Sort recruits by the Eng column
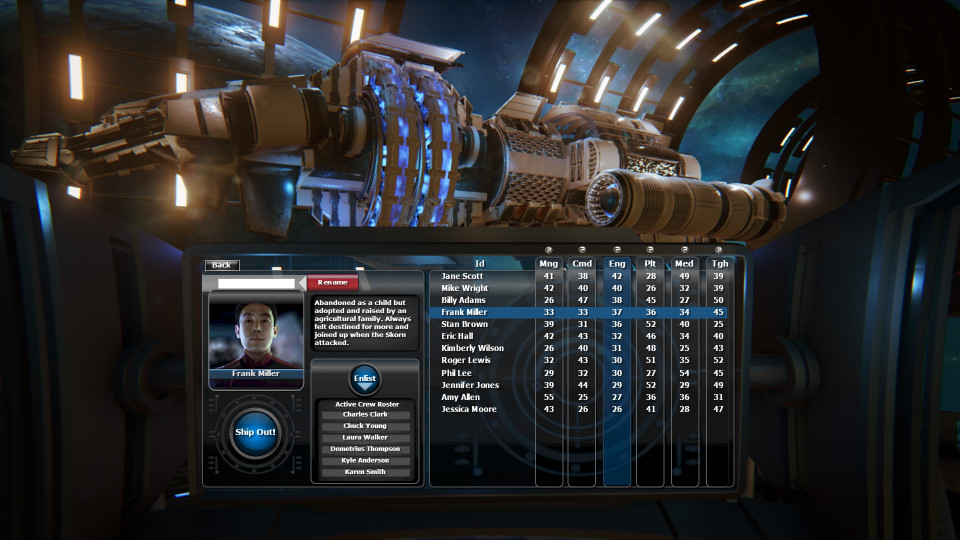Screen dimensions: 960x540 point(616,264)
